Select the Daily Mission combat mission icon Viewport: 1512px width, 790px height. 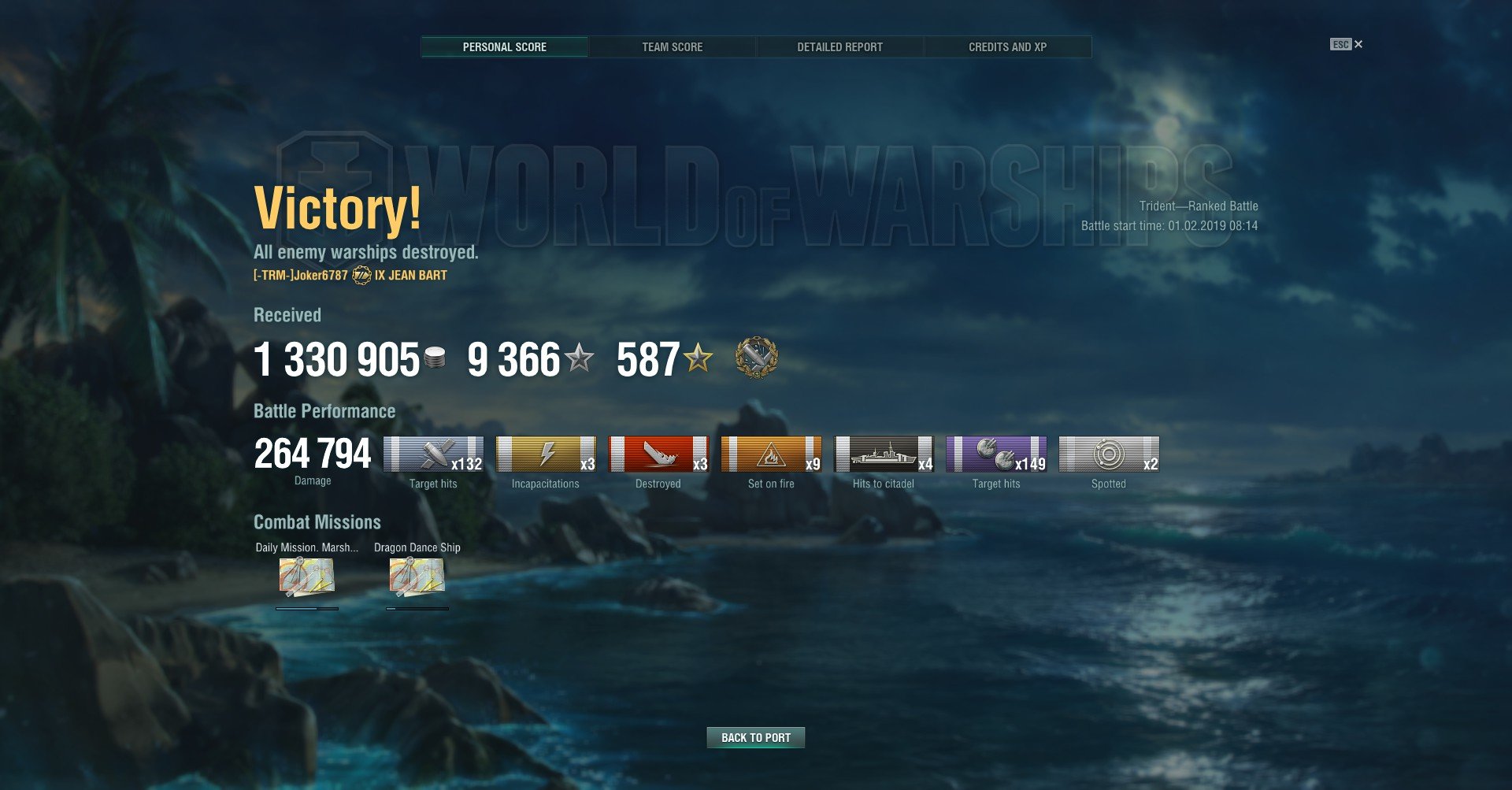coord(306,577)
